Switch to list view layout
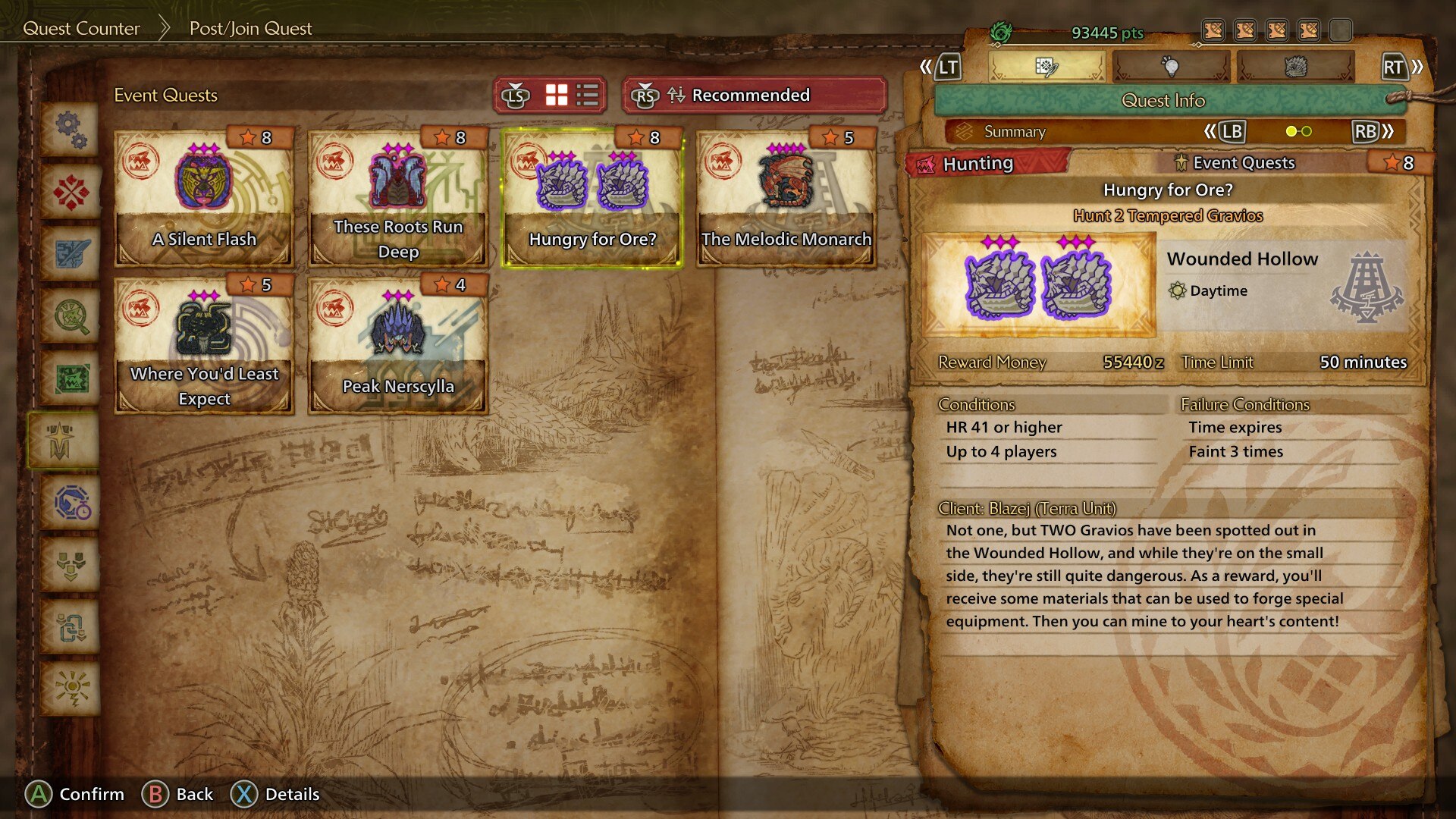This screenshot has height=819, width=1456. (588, 96)
